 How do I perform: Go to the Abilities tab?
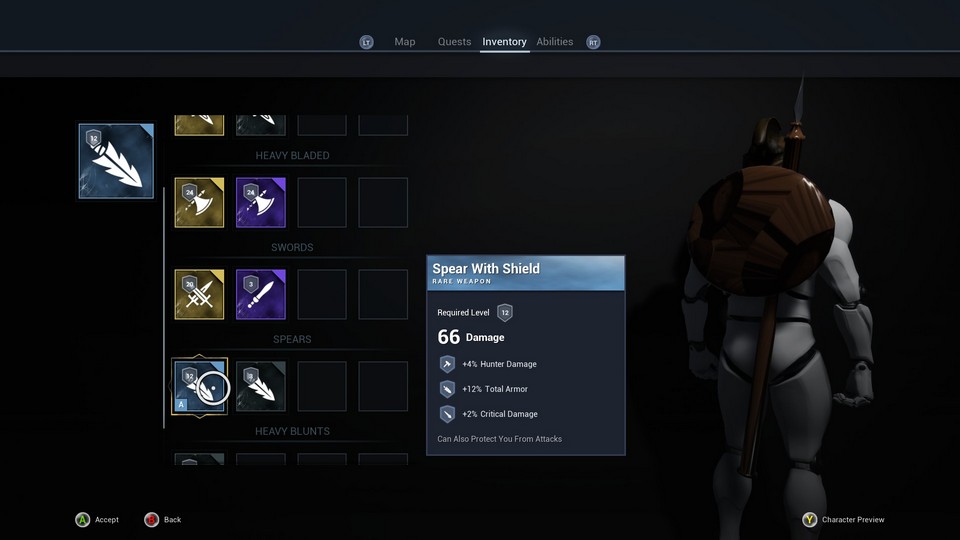pos(554,42)
